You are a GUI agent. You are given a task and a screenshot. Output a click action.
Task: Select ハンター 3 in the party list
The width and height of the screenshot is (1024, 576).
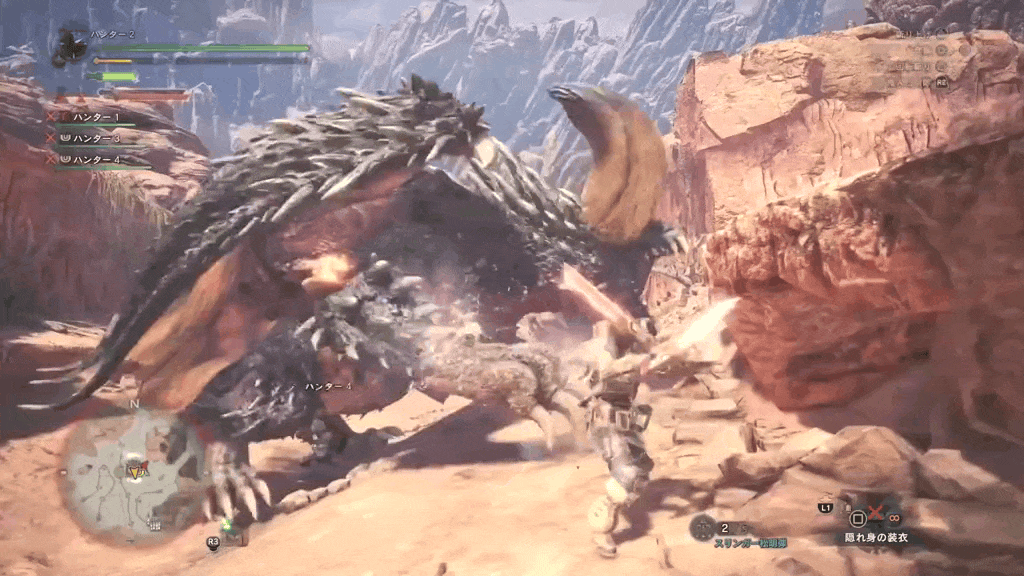96,138
